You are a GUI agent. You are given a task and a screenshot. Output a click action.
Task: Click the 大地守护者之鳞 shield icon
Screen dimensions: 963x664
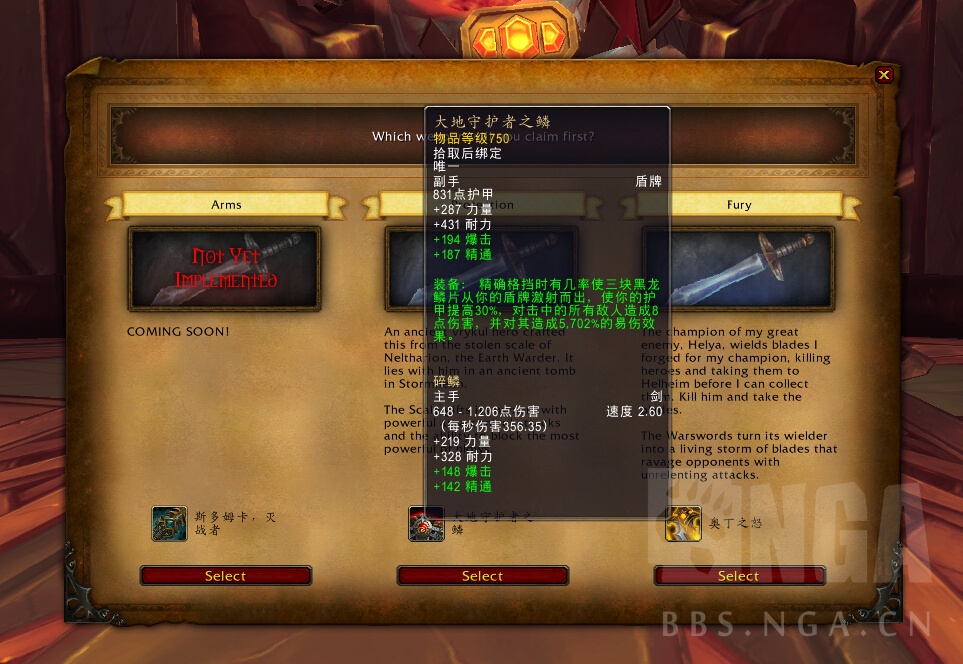426,523
